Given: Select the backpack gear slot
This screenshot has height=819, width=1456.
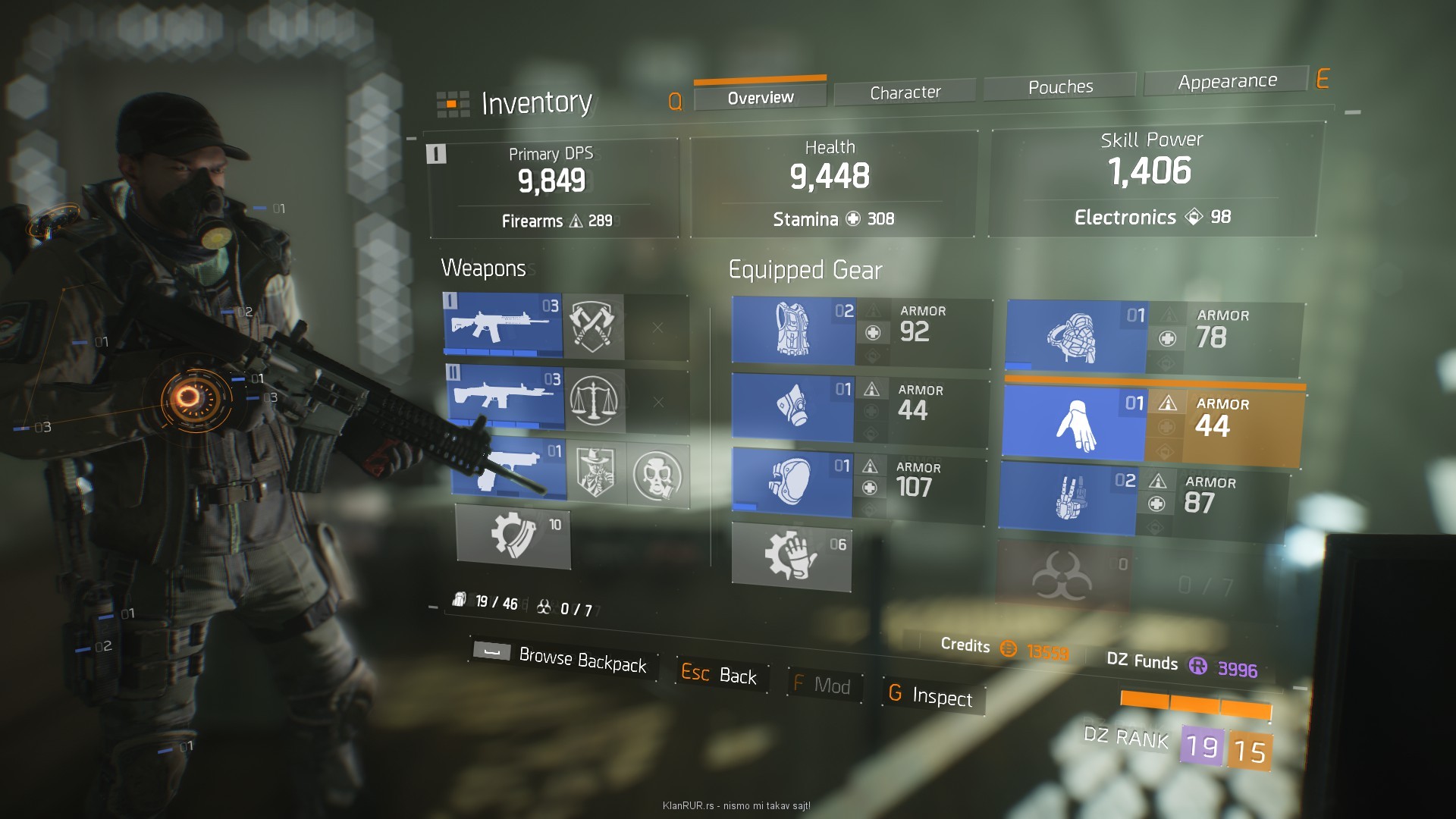Looking at the screenshot, I should point(1075,337).
